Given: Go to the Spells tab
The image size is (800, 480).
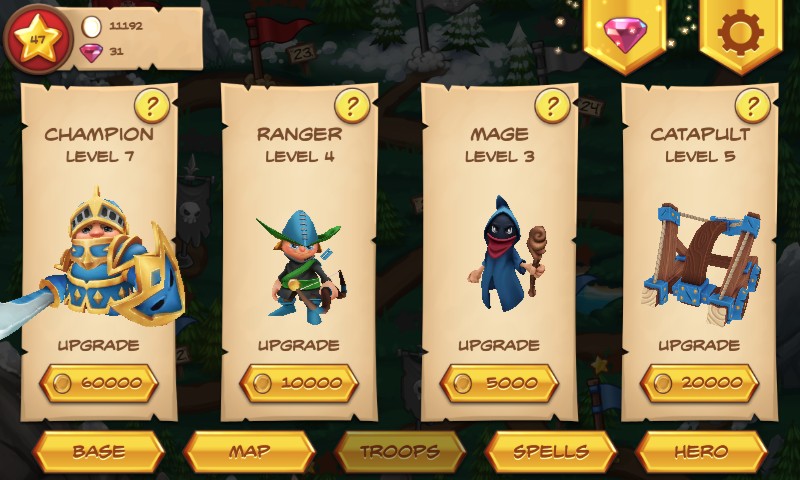Looking at the screenshot, I should 550,451.
